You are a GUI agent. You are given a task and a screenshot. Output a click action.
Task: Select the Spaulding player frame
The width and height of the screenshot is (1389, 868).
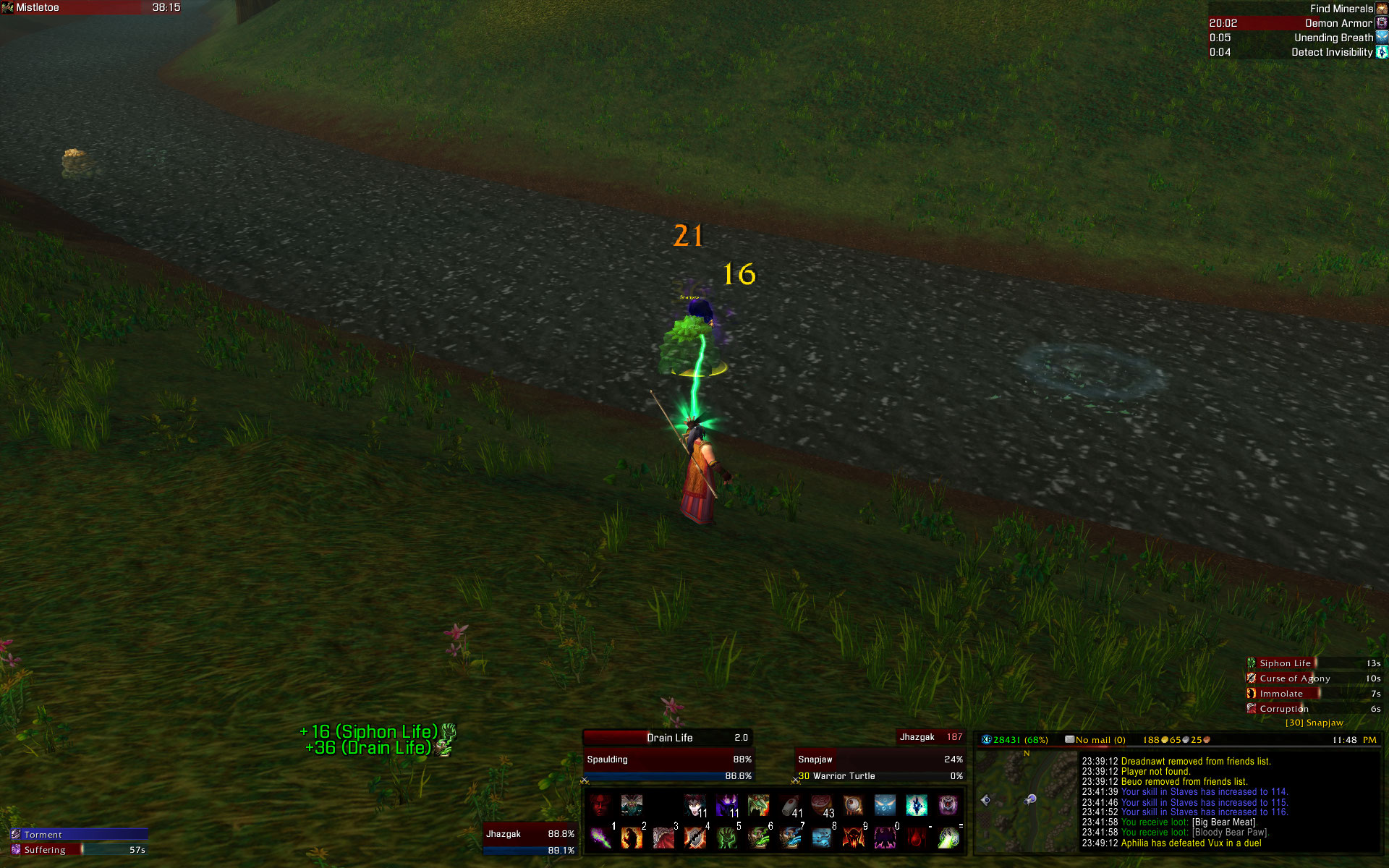(x=668, y=759)
